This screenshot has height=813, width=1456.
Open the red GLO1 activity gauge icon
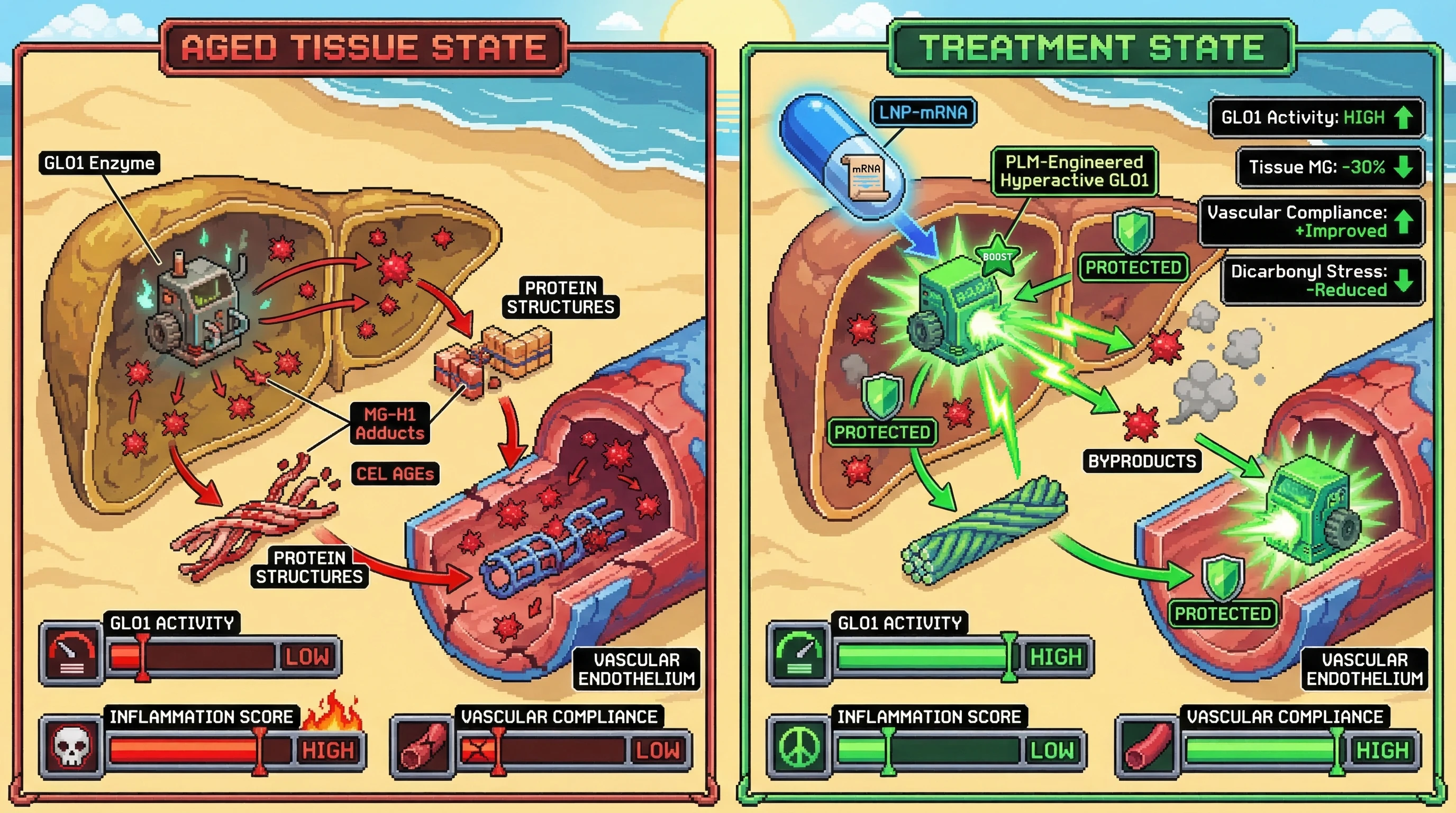71,654
